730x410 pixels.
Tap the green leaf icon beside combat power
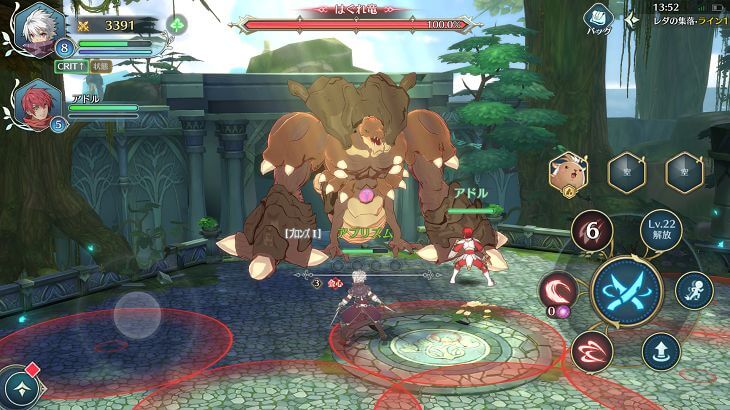(x=177, y=25)
